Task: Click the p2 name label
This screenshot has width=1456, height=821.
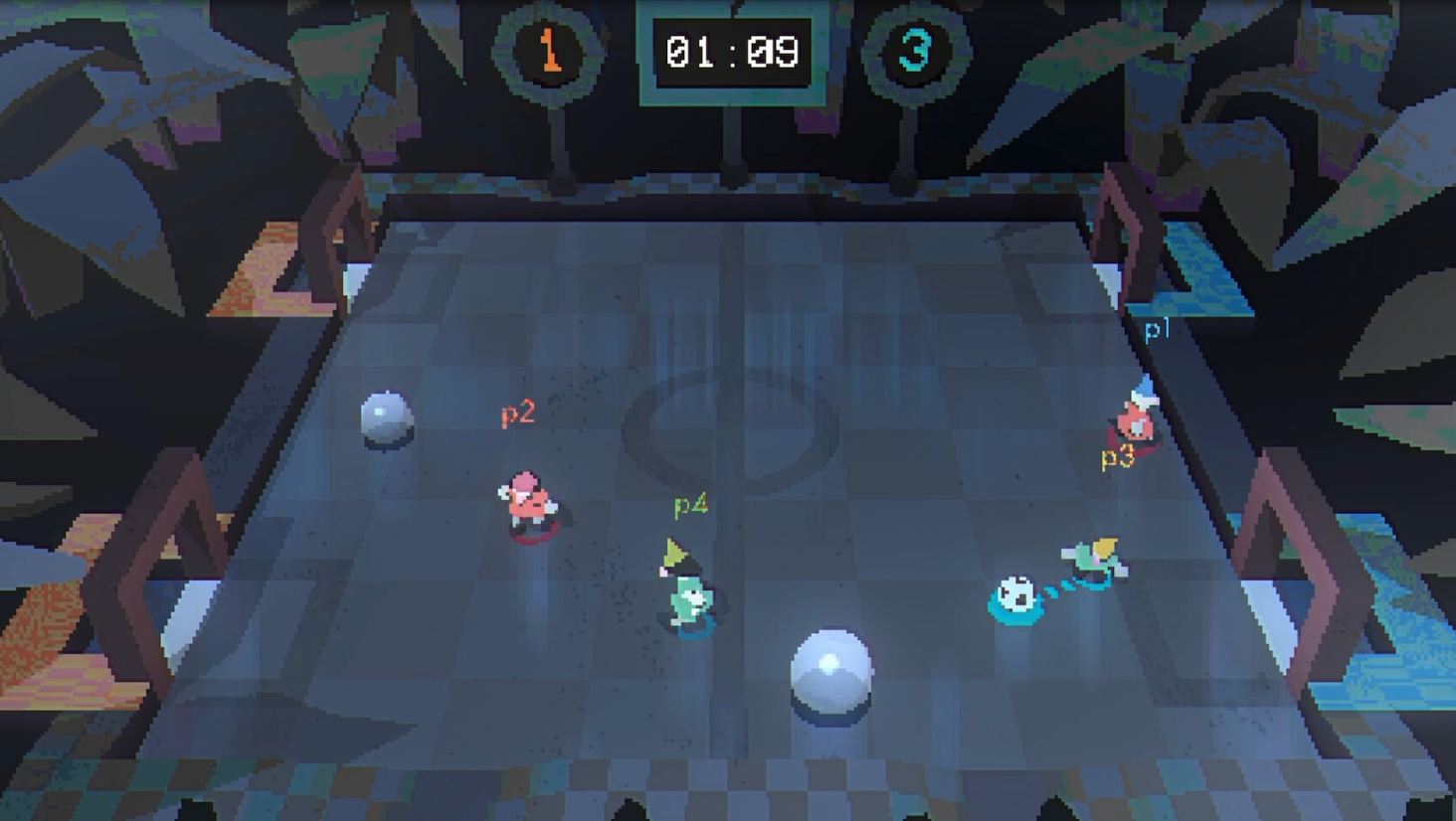Action: (x=517, y=411)
